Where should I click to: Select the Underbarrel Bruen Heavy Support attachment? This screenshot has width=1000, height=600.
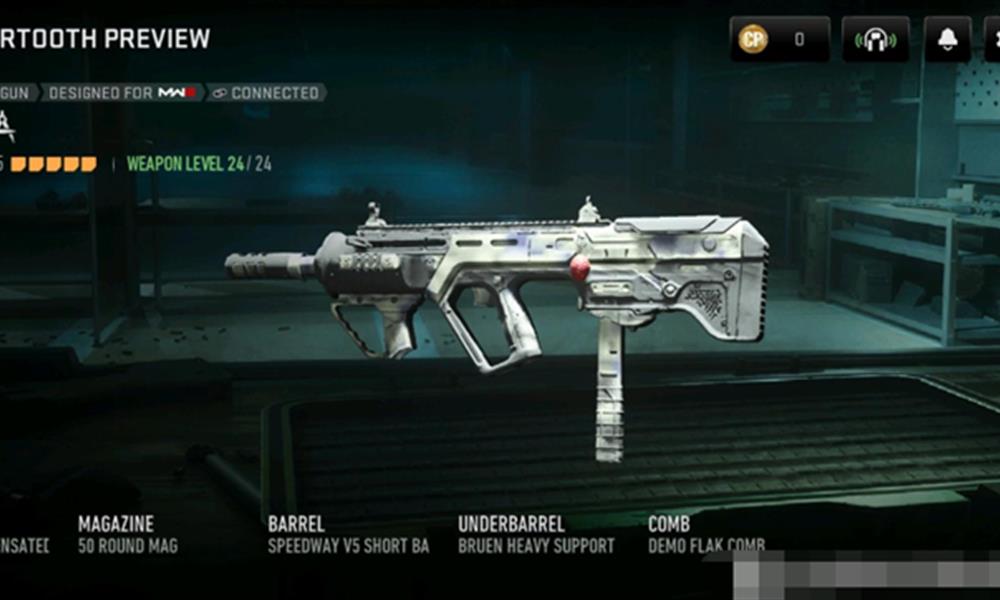point(536,535)
